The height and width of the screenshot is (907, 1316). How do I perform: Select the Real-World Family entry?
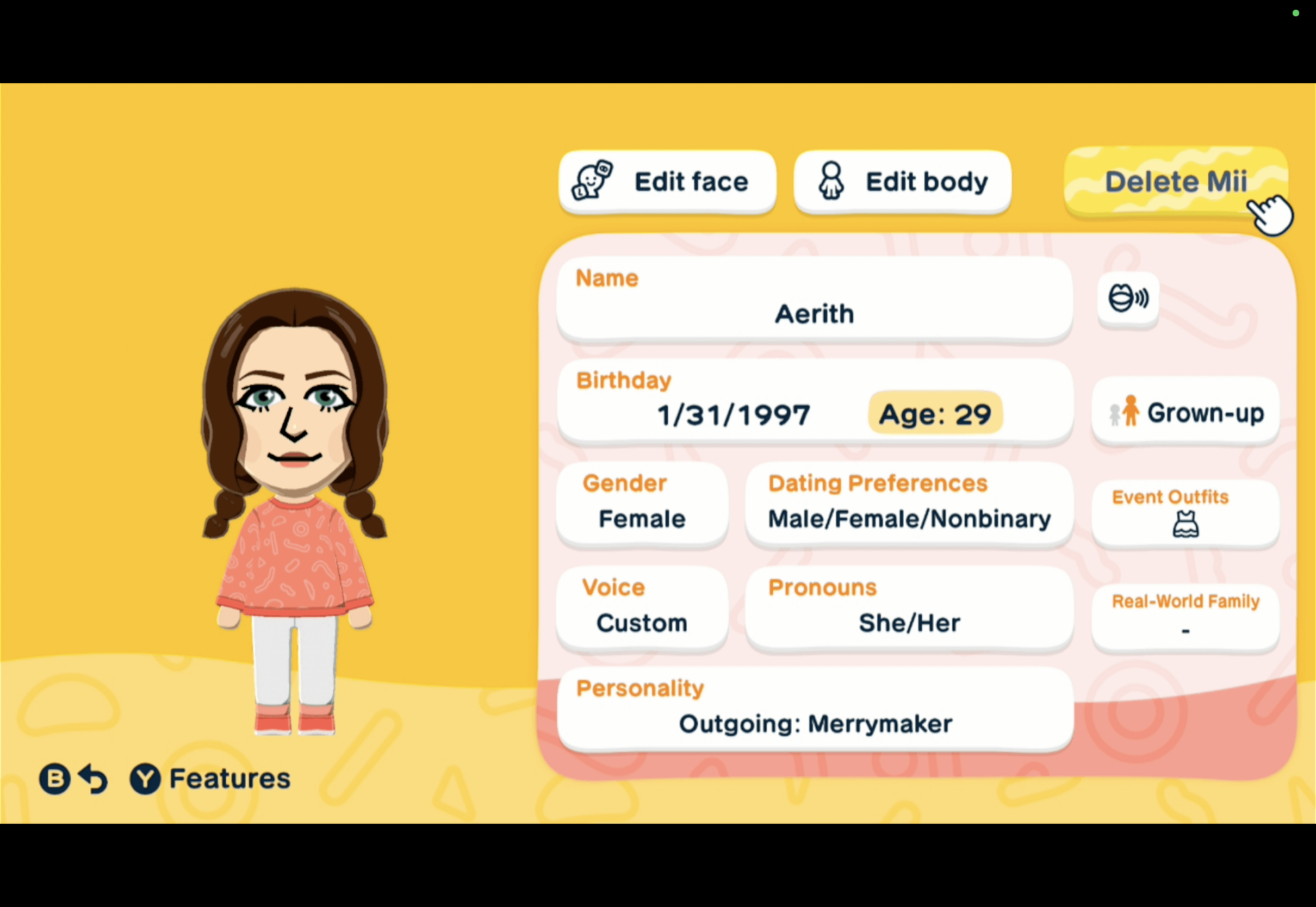click(x=1185, y=617)
